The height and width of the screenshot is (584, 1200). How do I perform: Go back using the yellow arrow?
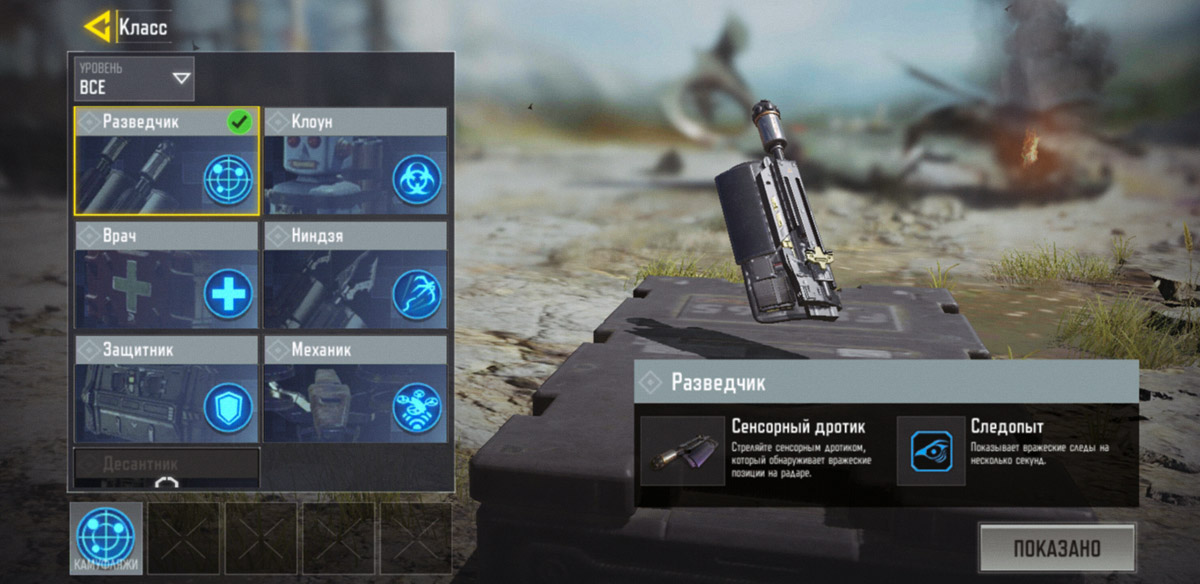pyautogui.click(x=97, y=27)
